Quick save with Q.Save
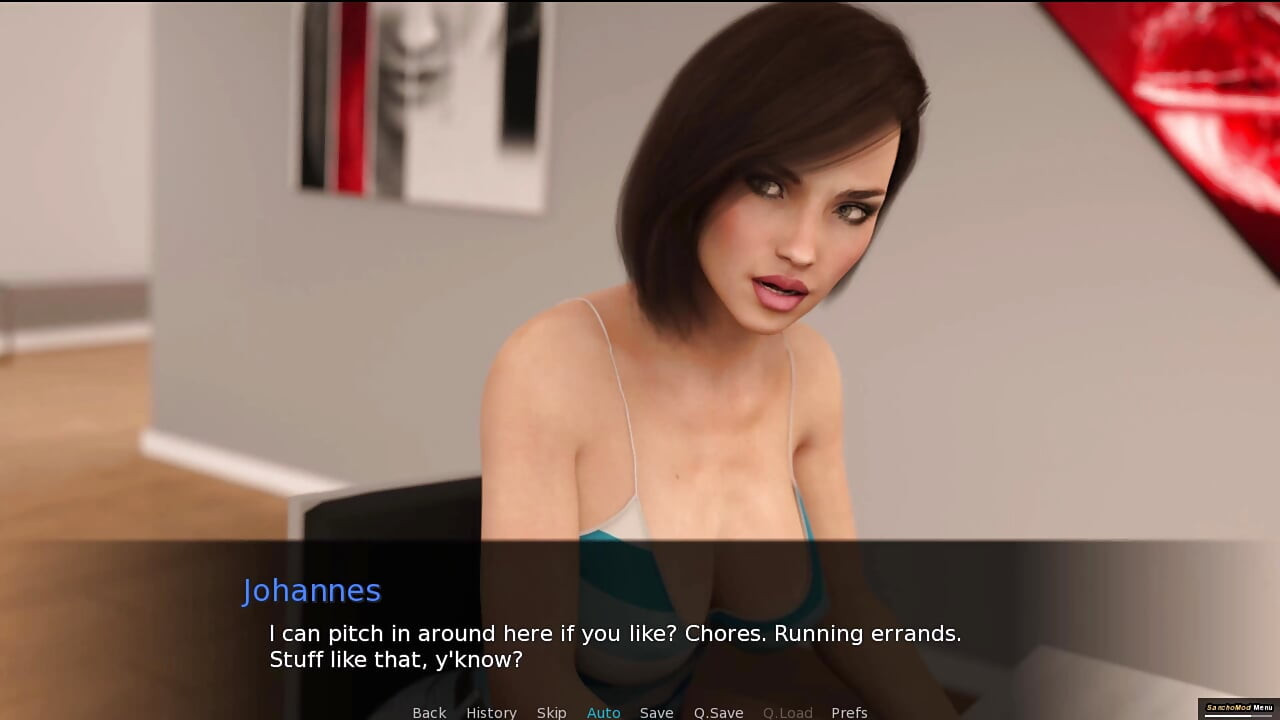Image resolution: width=1280 pixels, height=720 pixels. click(x=718, y=712)
